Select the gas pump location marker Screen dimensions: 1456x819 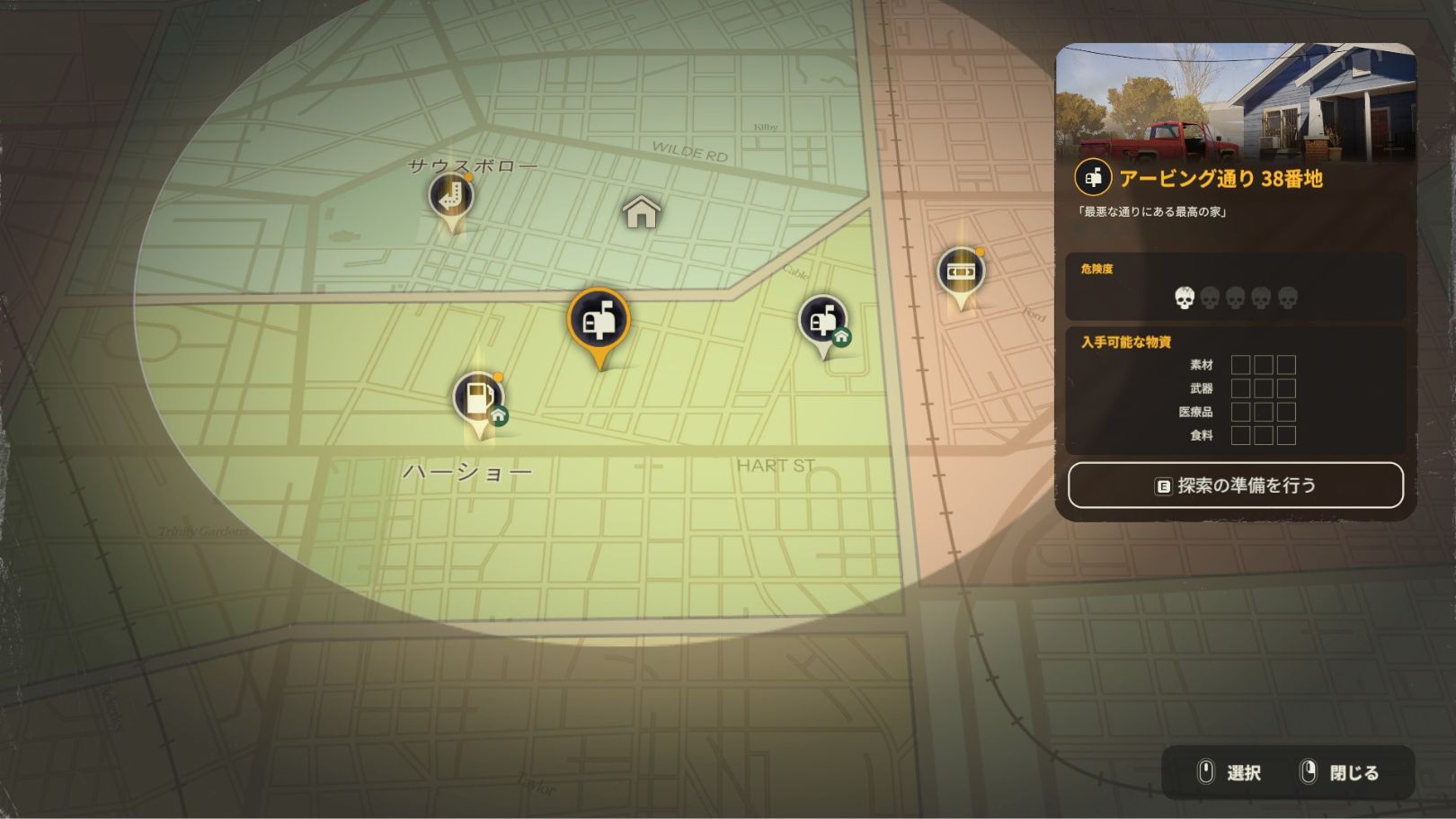[477, 396]
